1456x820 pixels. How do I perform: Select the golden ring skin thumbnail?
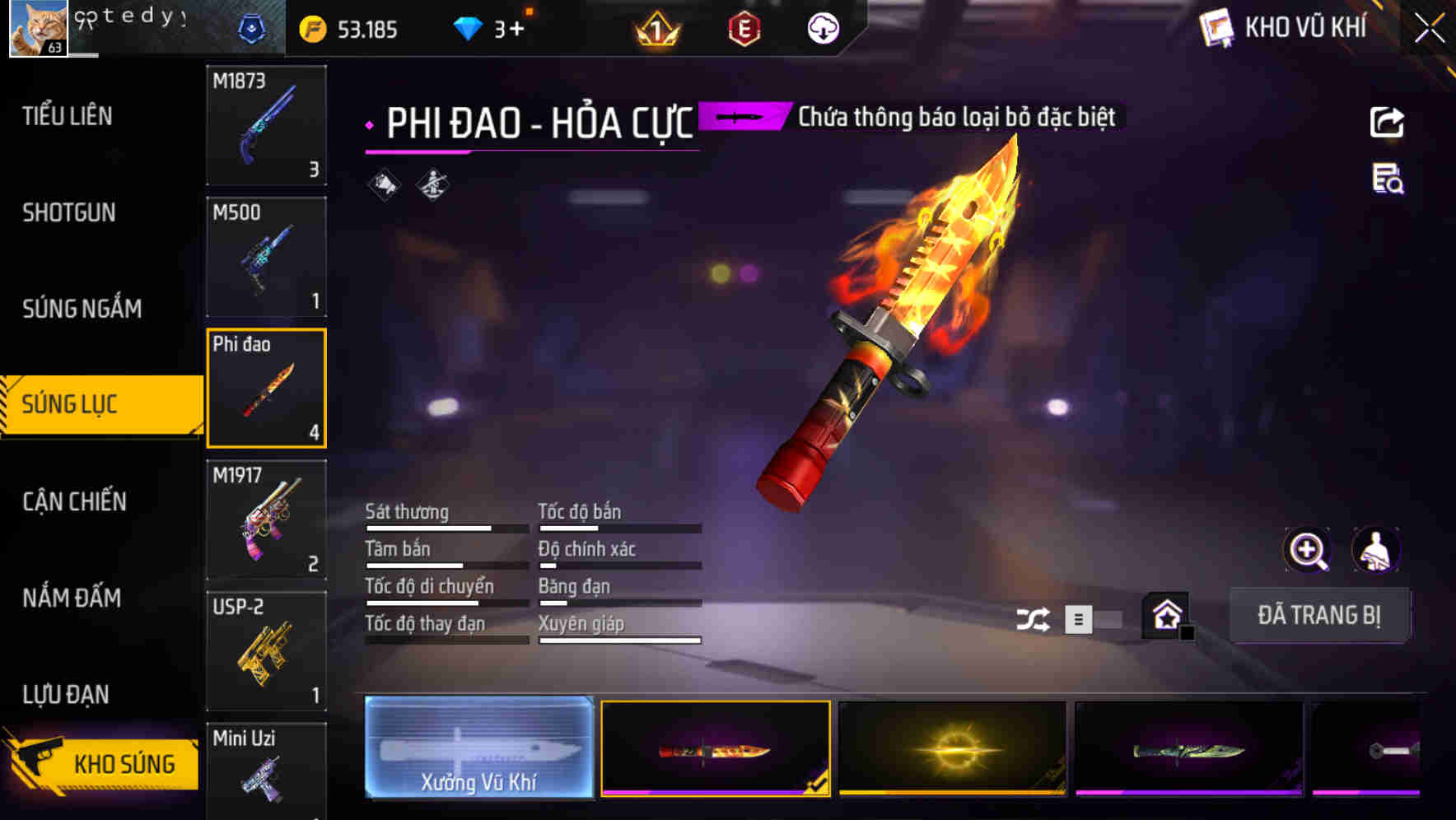coord(951,748)
